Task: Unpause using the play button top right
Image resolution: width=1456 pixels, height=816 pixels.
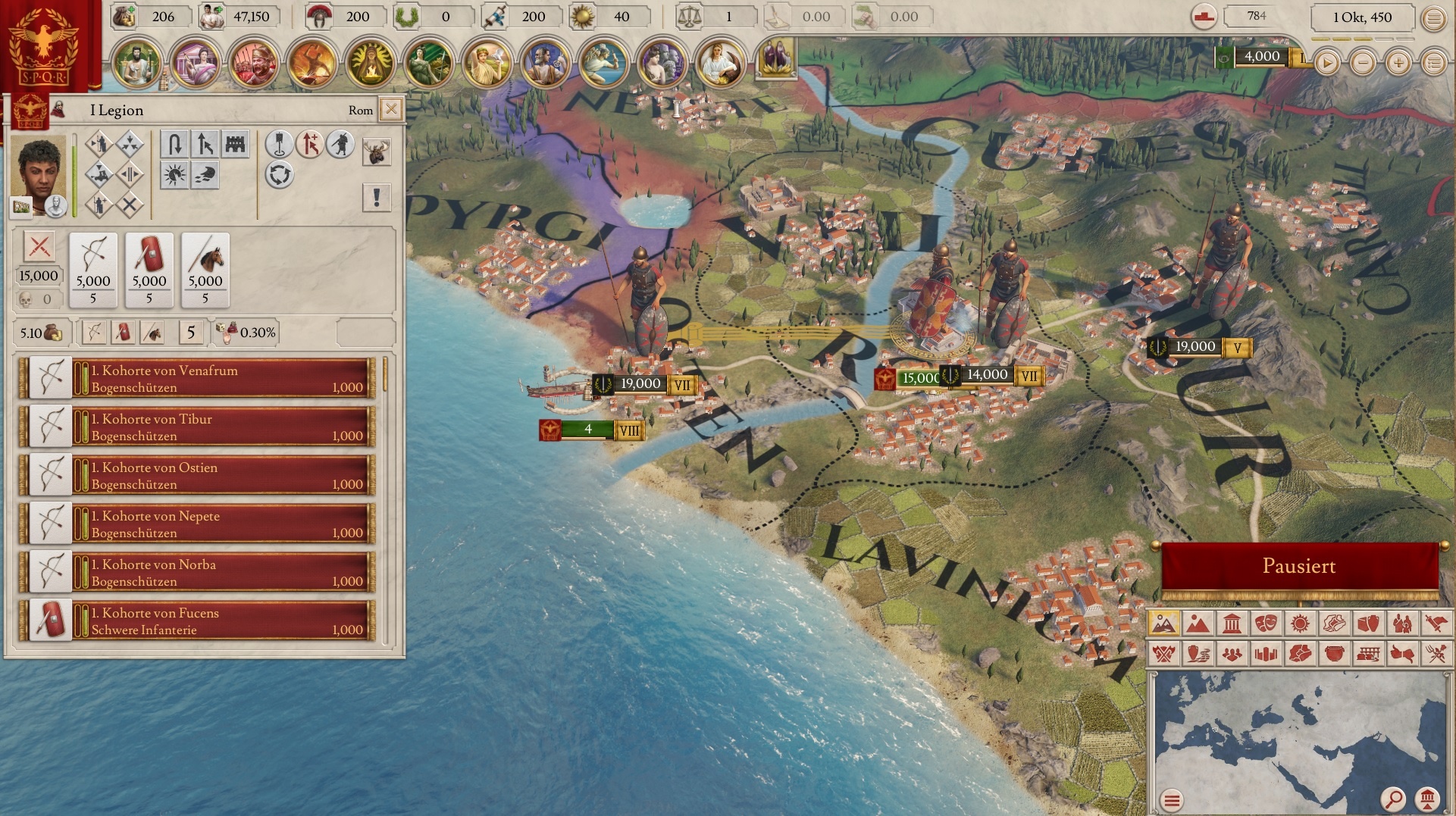Action: [x=1326, y=64]
